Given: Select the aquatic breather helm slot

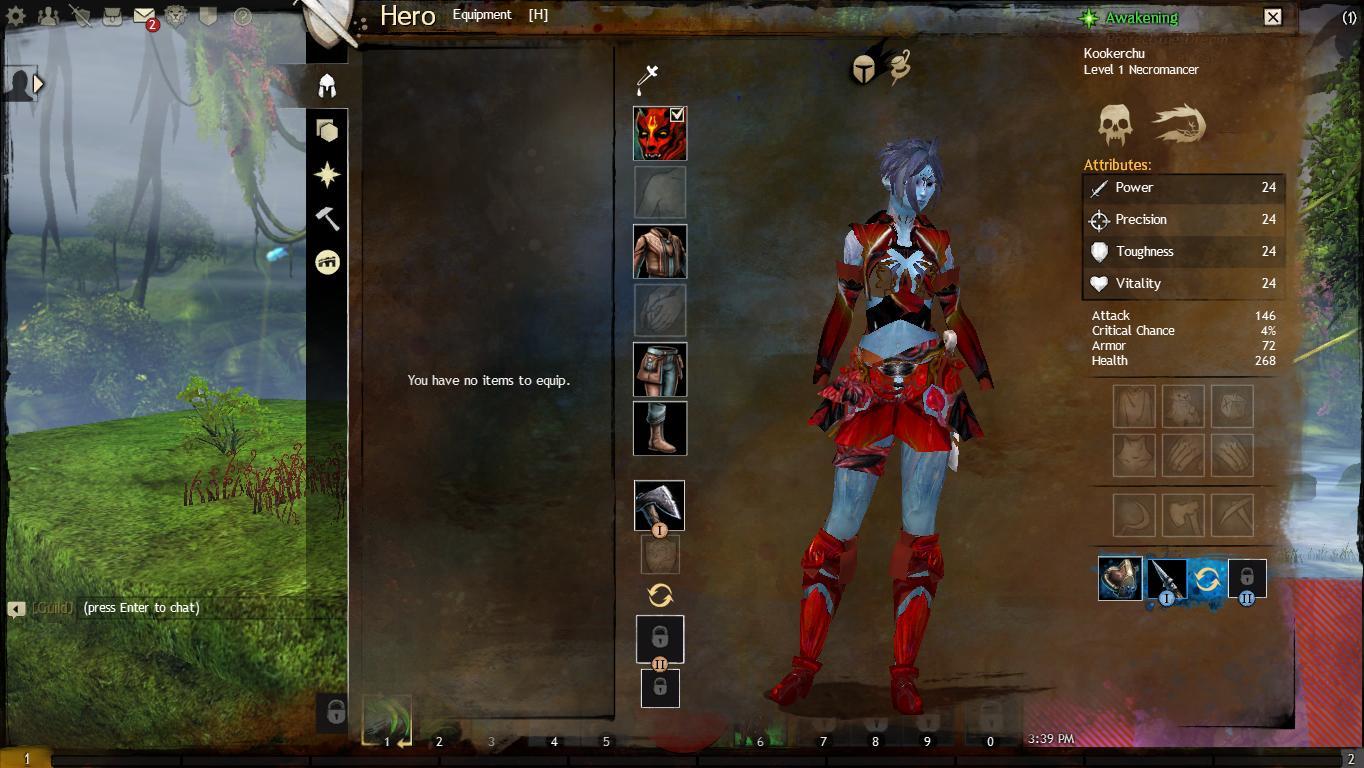Looking at the screenshot, I should click(1120, 579).
